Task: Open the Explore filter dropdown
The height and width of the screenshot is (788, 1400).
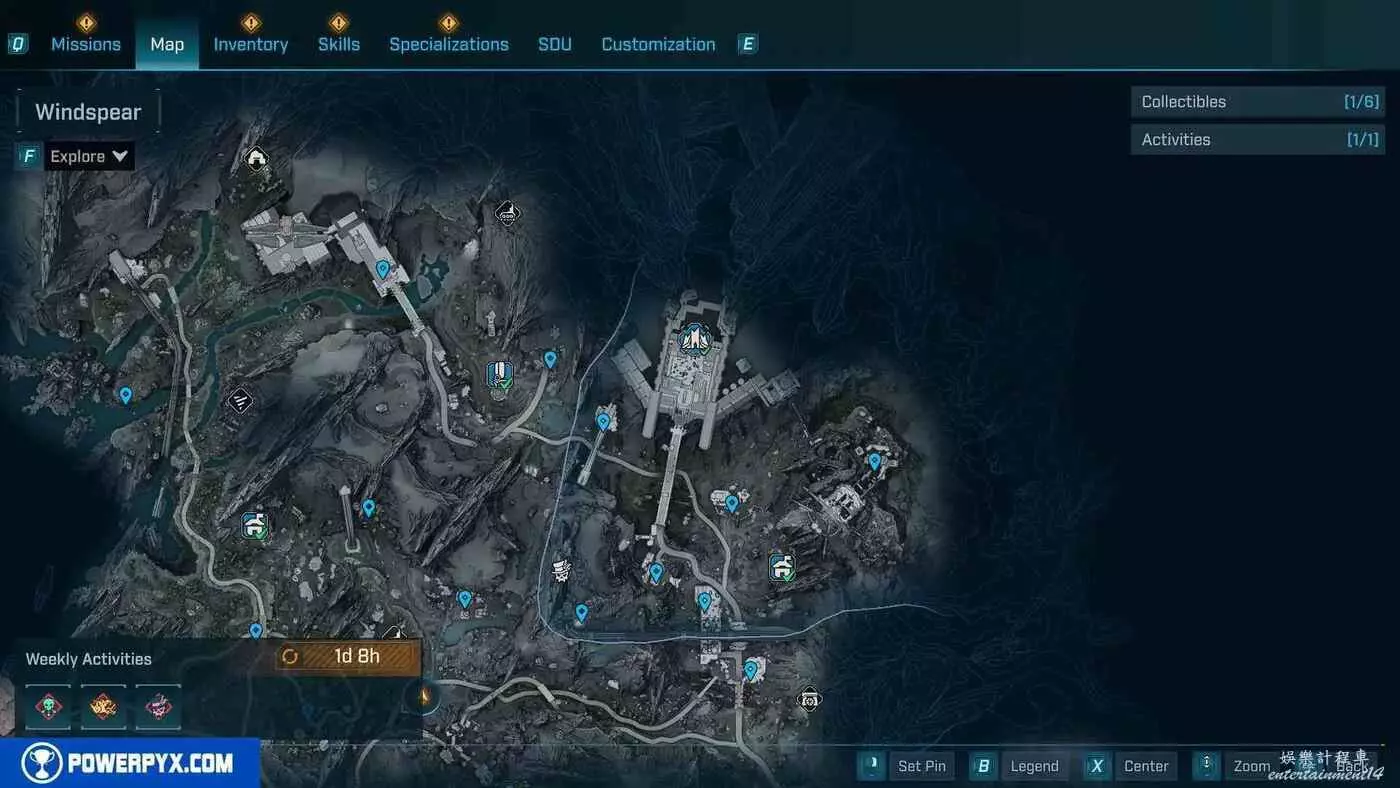Action: (89, 156)
